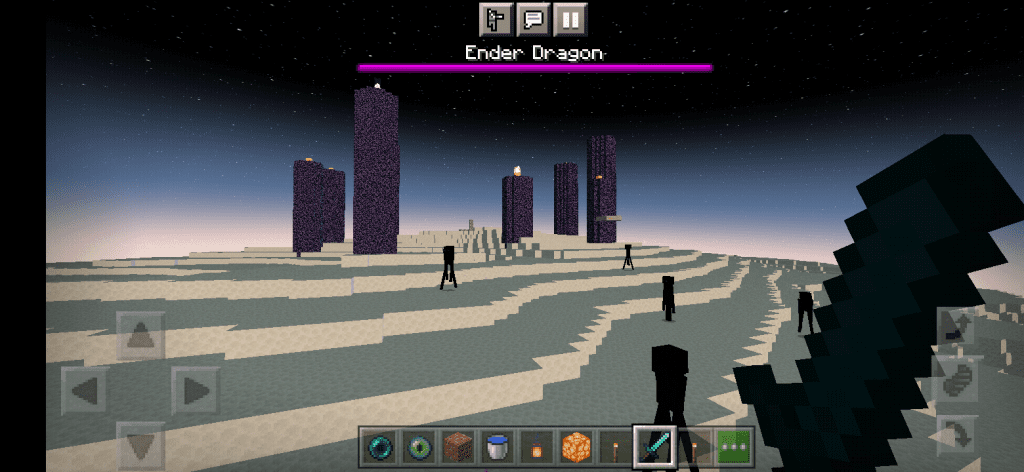Open the emote menu button
This screenshot has width=1024, height=472.
[x=496, y=18]
